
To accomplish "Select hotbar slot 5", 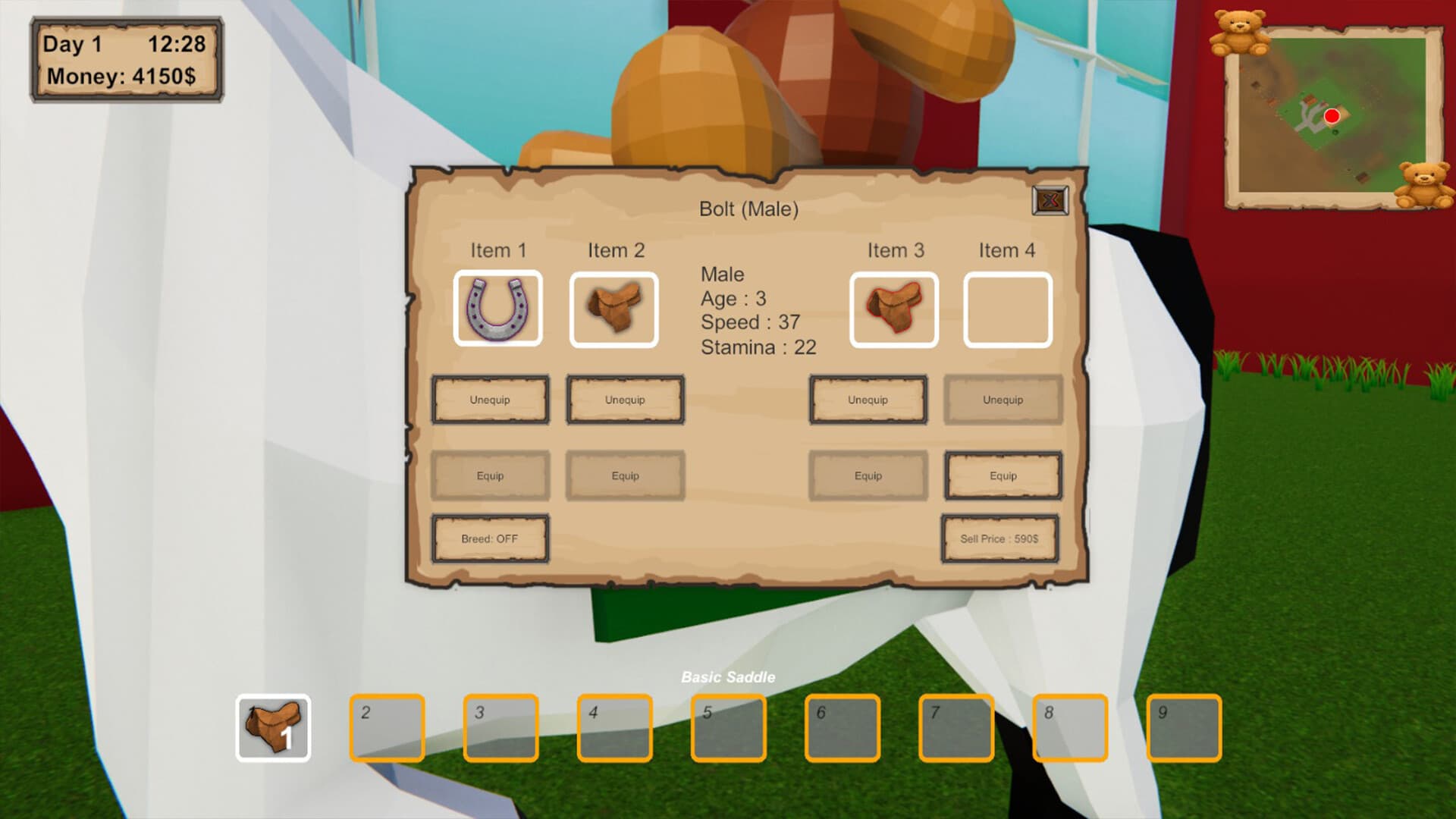I will click(x=729, y=726).
